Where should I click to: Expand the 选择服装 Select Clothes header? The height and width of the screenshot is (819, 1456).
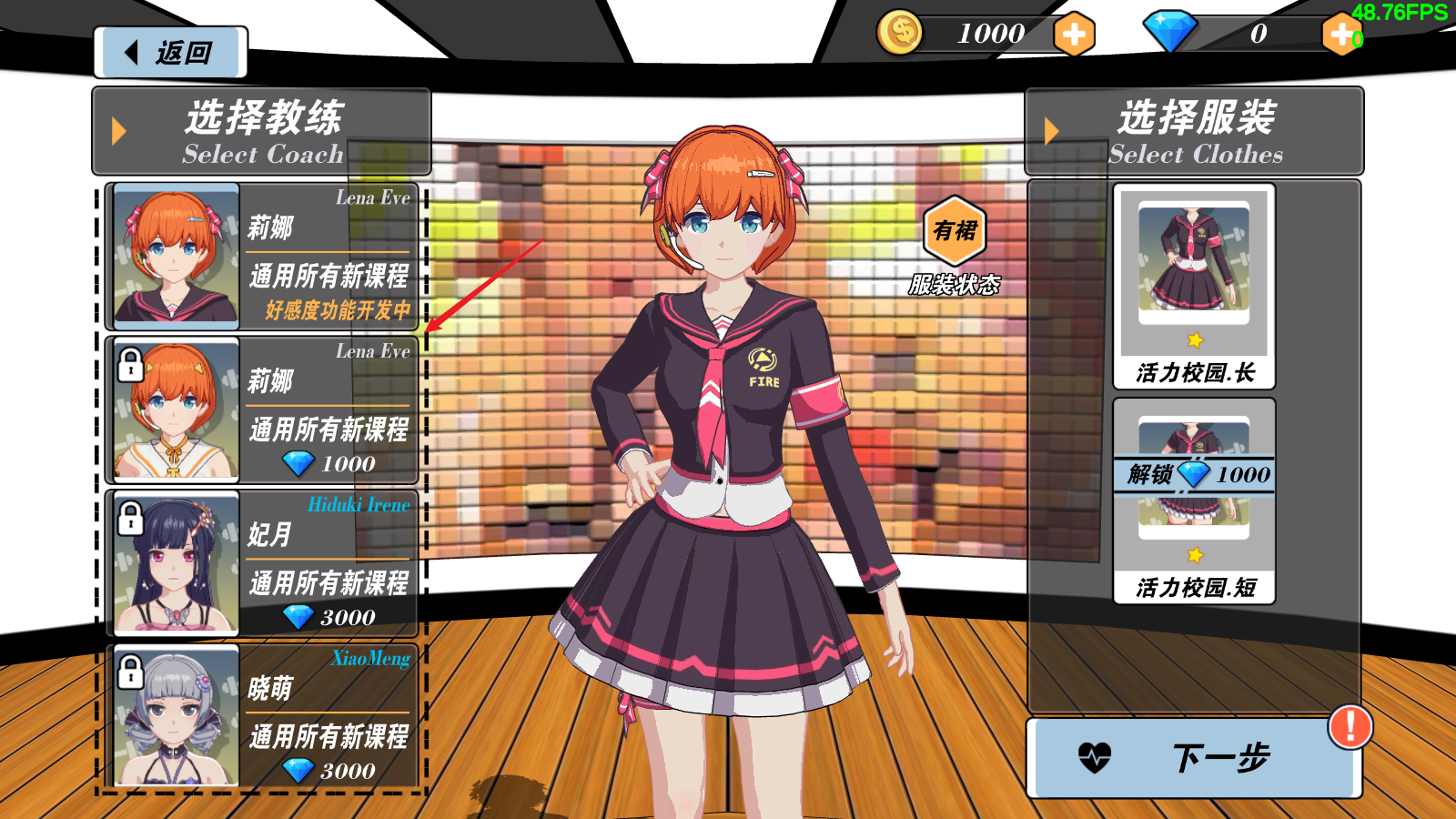click(x=1194, y=132)
